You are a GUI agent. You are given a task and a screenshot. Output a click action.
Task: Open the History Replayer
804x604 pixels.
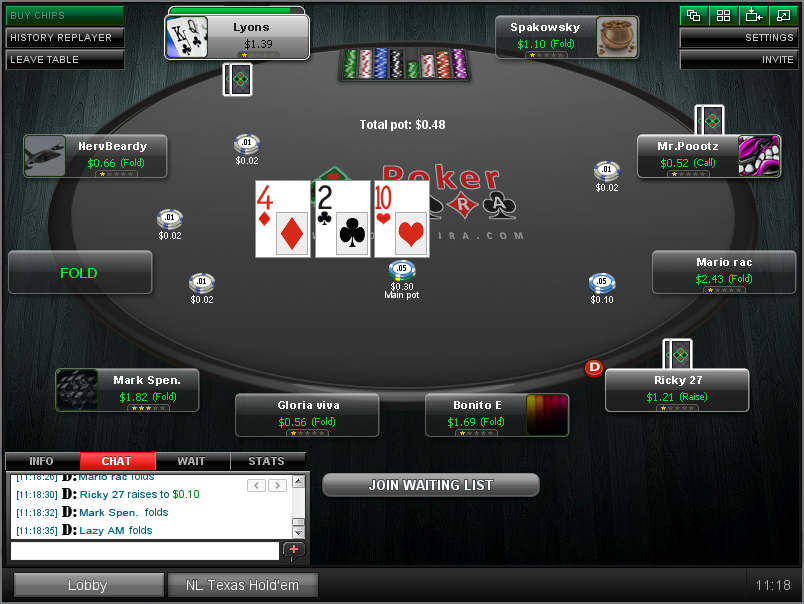(63, 37)
